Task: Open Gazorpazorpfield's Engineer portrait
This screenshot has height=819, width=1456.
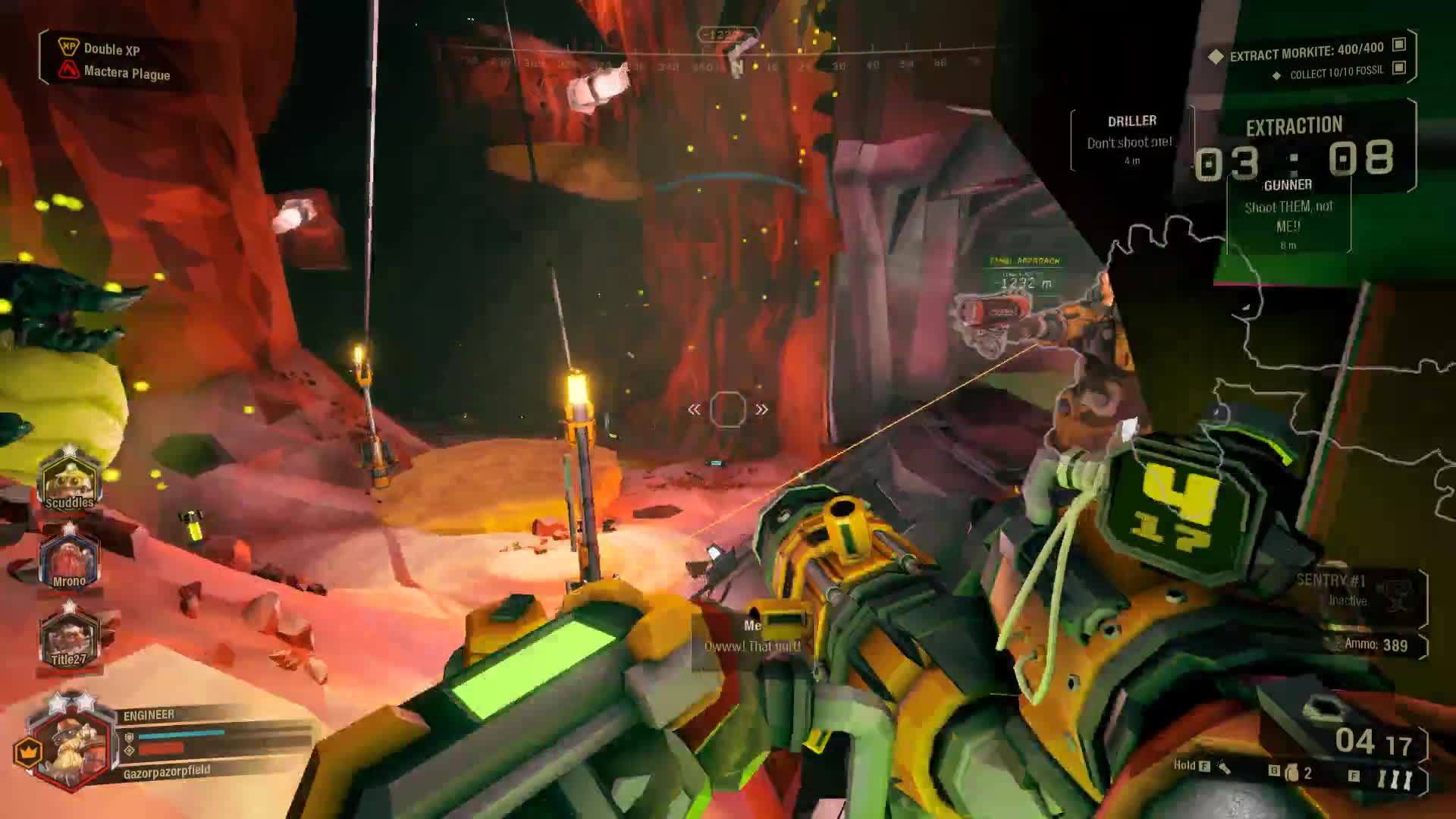Action: pyautogui.click(x=73, y=745)
